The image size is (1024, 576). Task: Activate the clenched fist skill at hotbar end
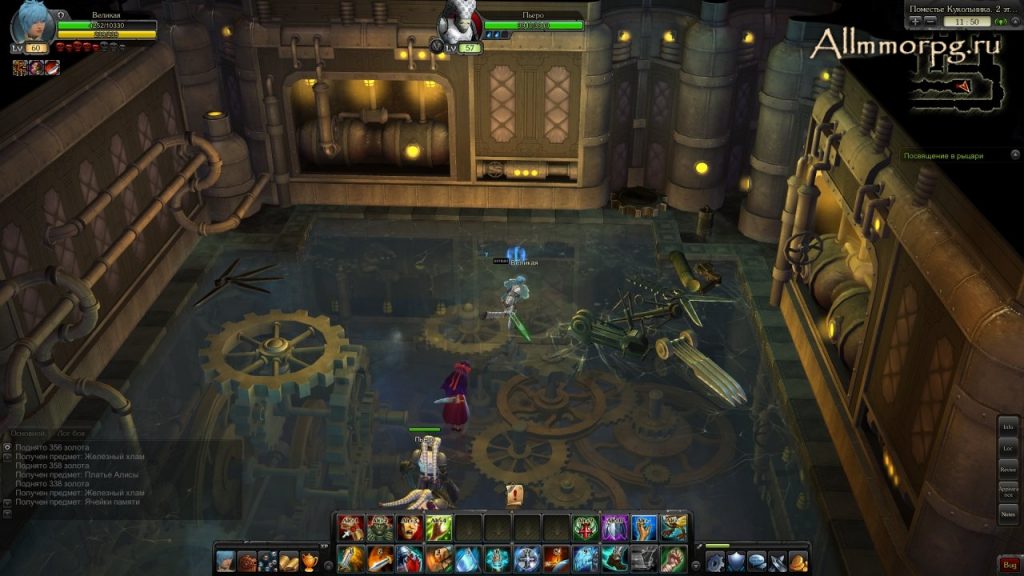pyautogui.click(x=673, y=558)
